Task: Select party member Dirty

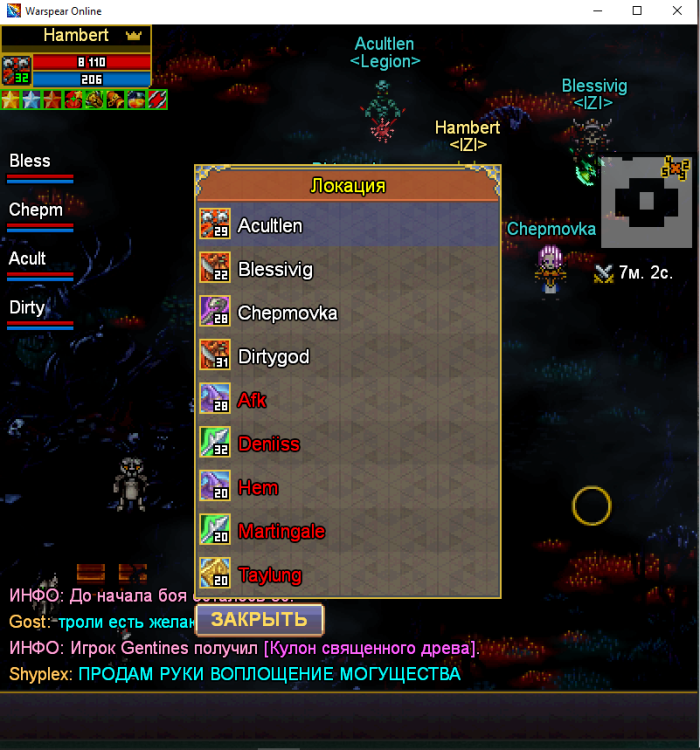Action: click(x=40, y=313)
